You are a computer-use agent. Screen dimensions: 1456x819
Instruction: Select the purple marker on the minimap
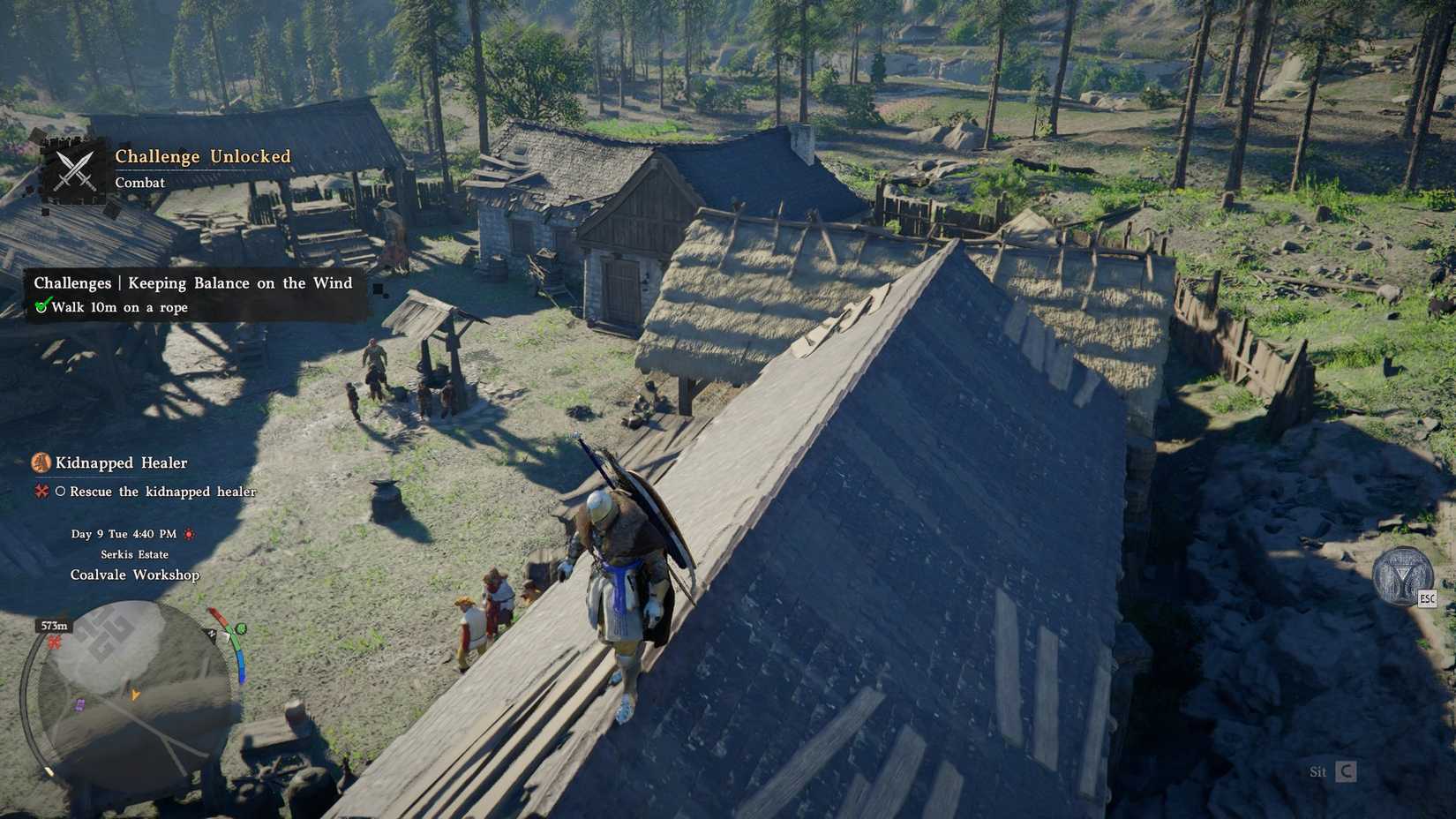click(80, 703)
